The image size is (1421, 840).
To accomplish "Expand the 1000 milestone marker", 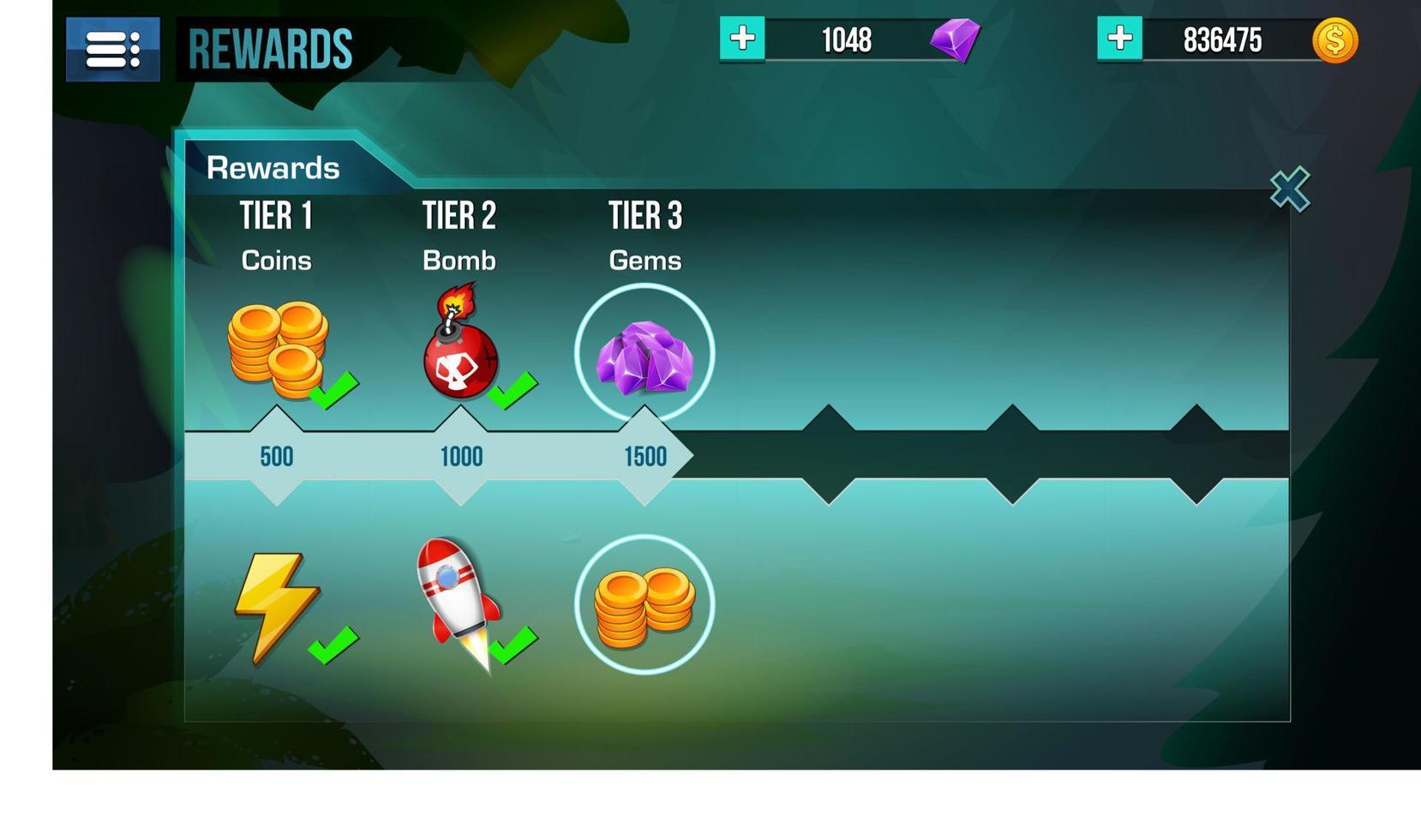I will coord(461,457).
